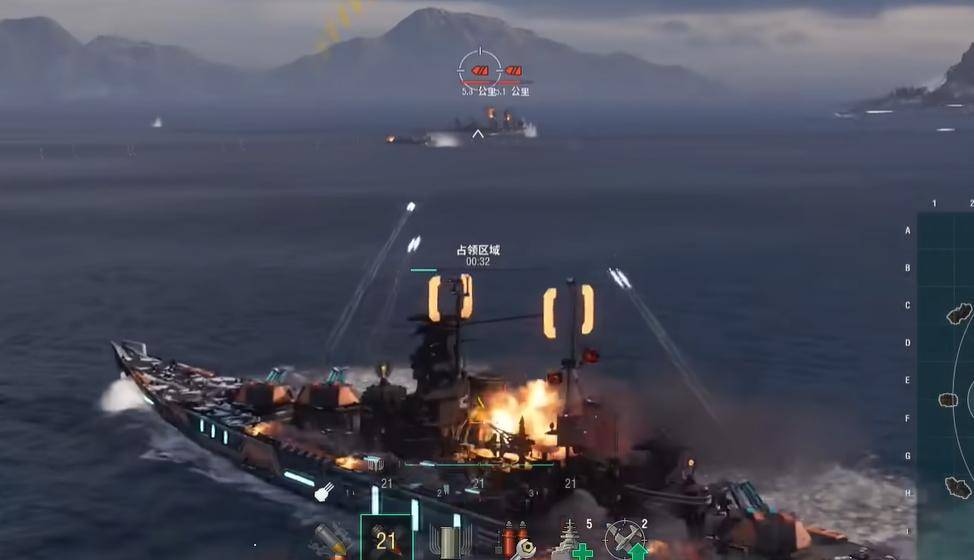Image resolution: width=974 pixels, height=560 pixels.
Task: Select the targeted enemy ship marker
Action: tap(479, 70)
